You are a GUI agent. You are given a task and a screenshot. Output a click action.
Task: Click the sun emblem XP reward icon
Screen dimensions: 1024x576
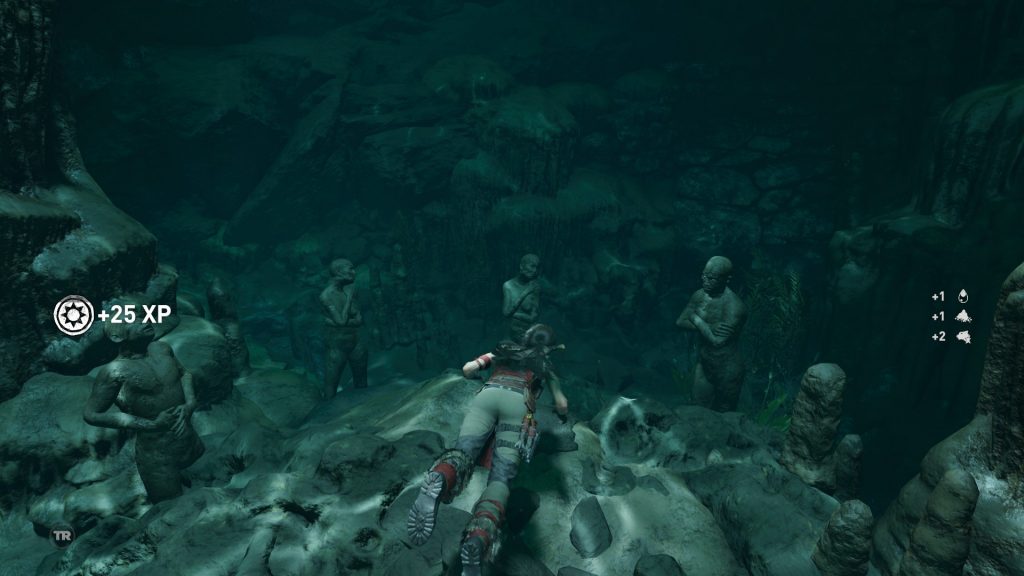(x=73, y=315)
